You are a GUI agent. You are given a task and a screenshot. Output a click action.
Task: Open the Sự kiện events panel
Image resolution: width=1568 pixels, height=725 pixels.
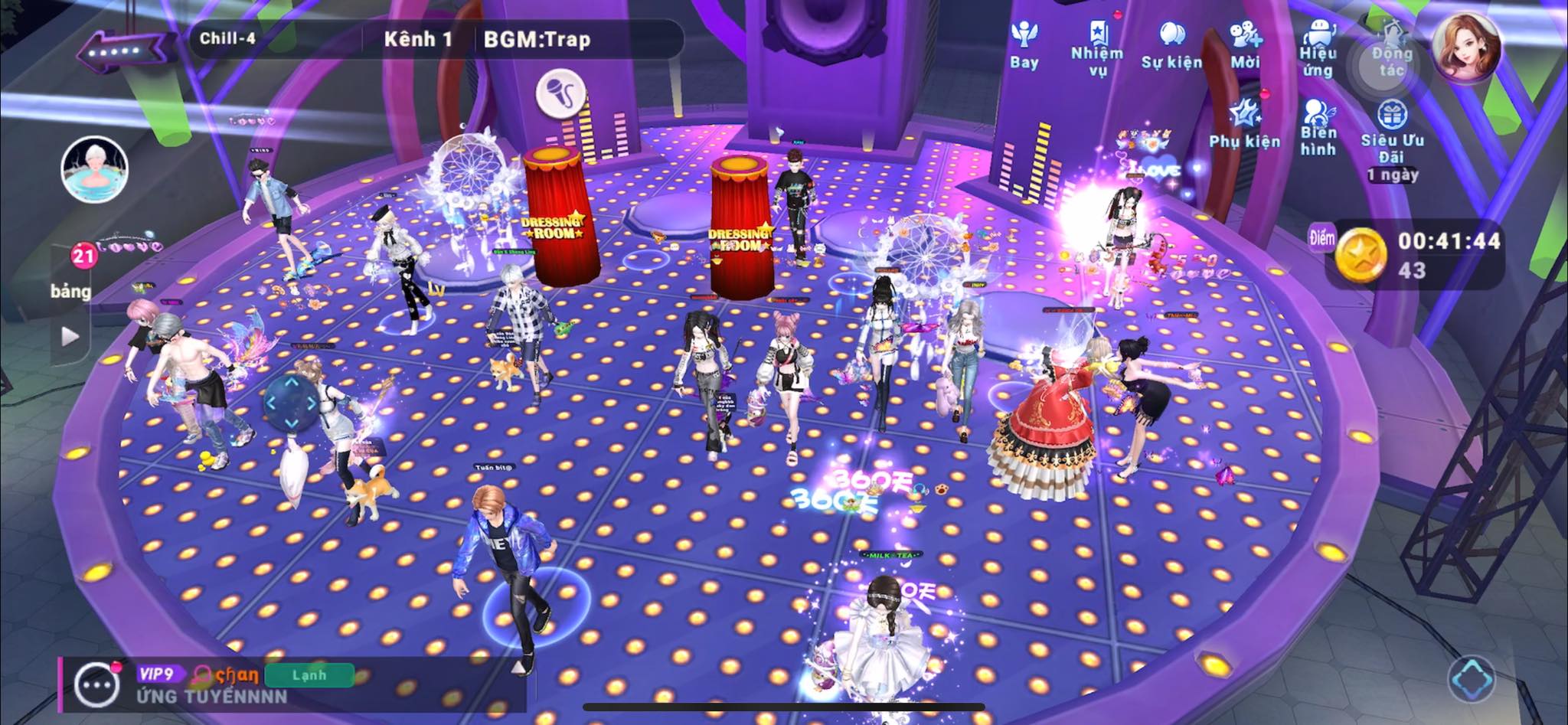click(1171, 44)
